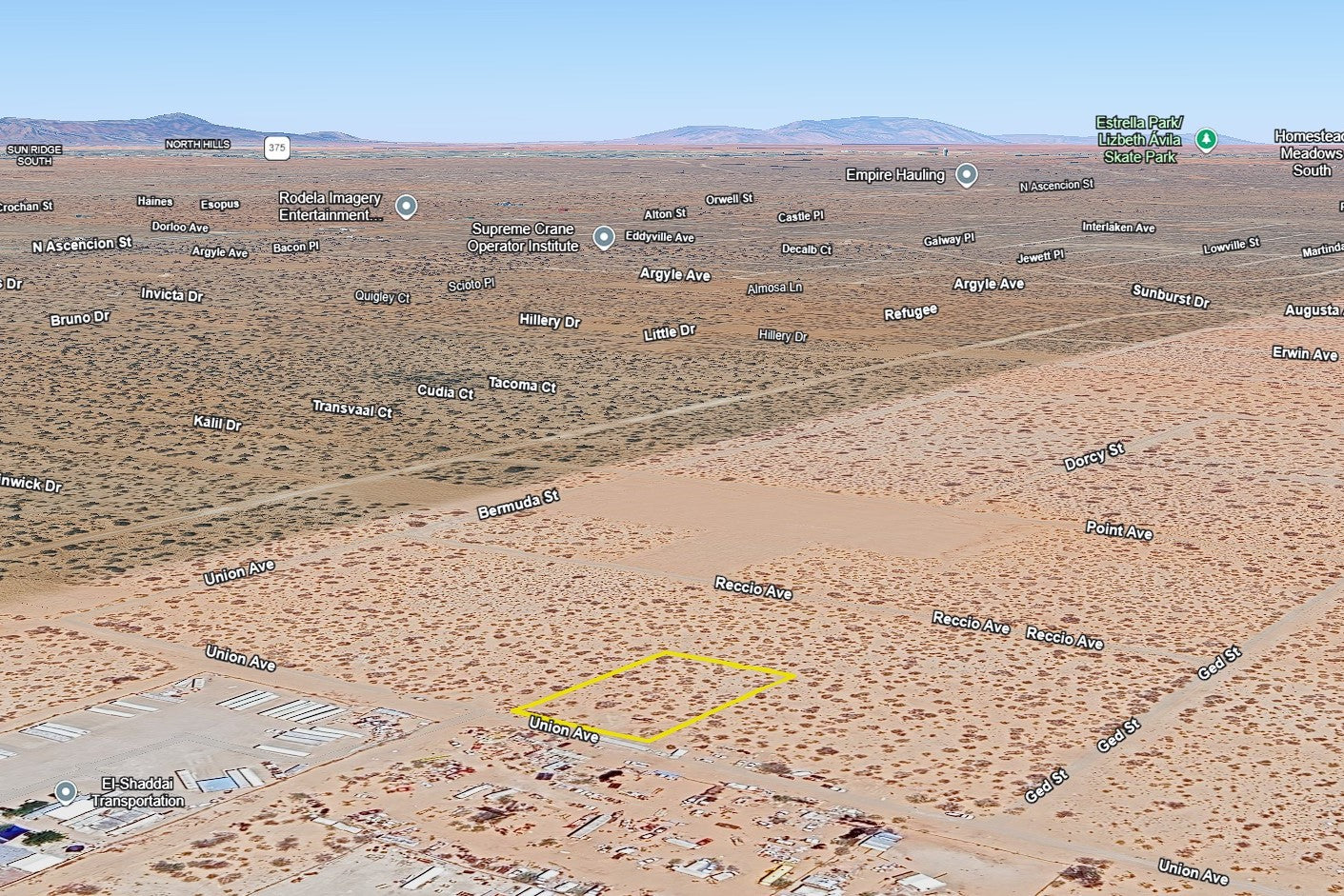Select the green Estrella Park marker
Viewport: 1344px width, 896px height.
(1206, 140)
